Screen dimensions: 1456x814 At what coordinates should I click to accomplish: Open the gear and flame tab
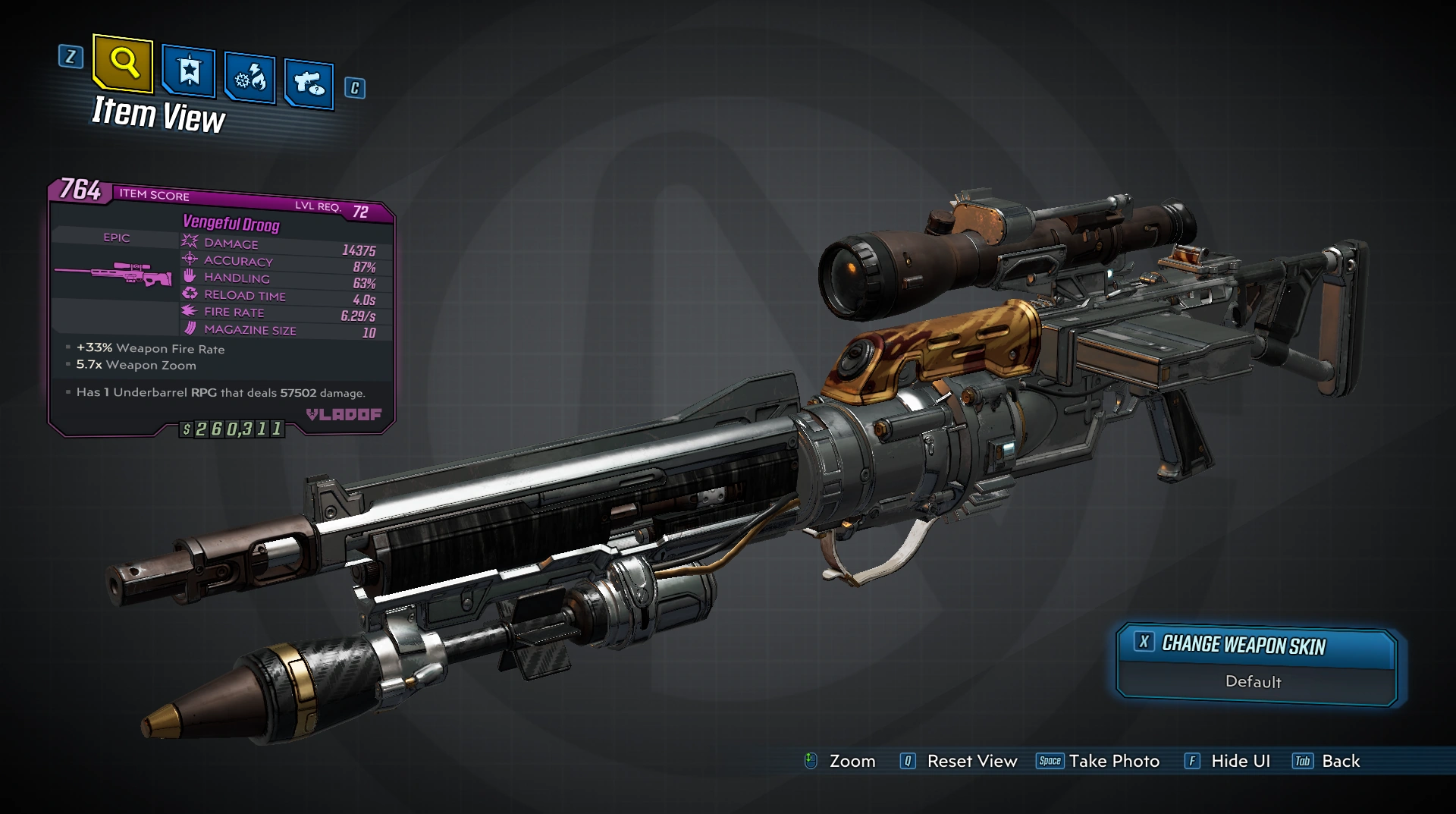tap(249, 77)
